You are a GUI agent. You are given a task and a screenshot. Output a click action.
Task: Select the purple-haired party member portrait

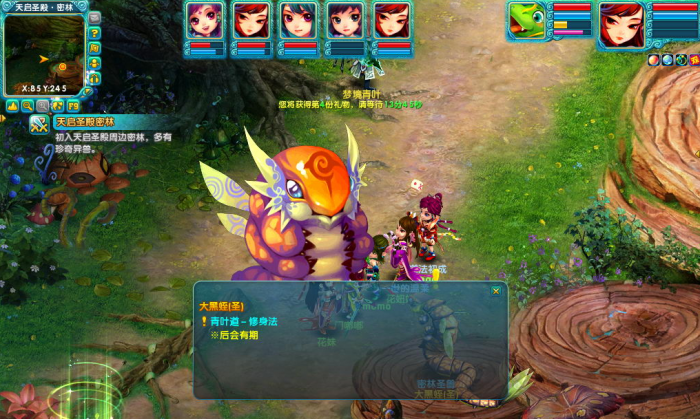[x=205, y=20]
